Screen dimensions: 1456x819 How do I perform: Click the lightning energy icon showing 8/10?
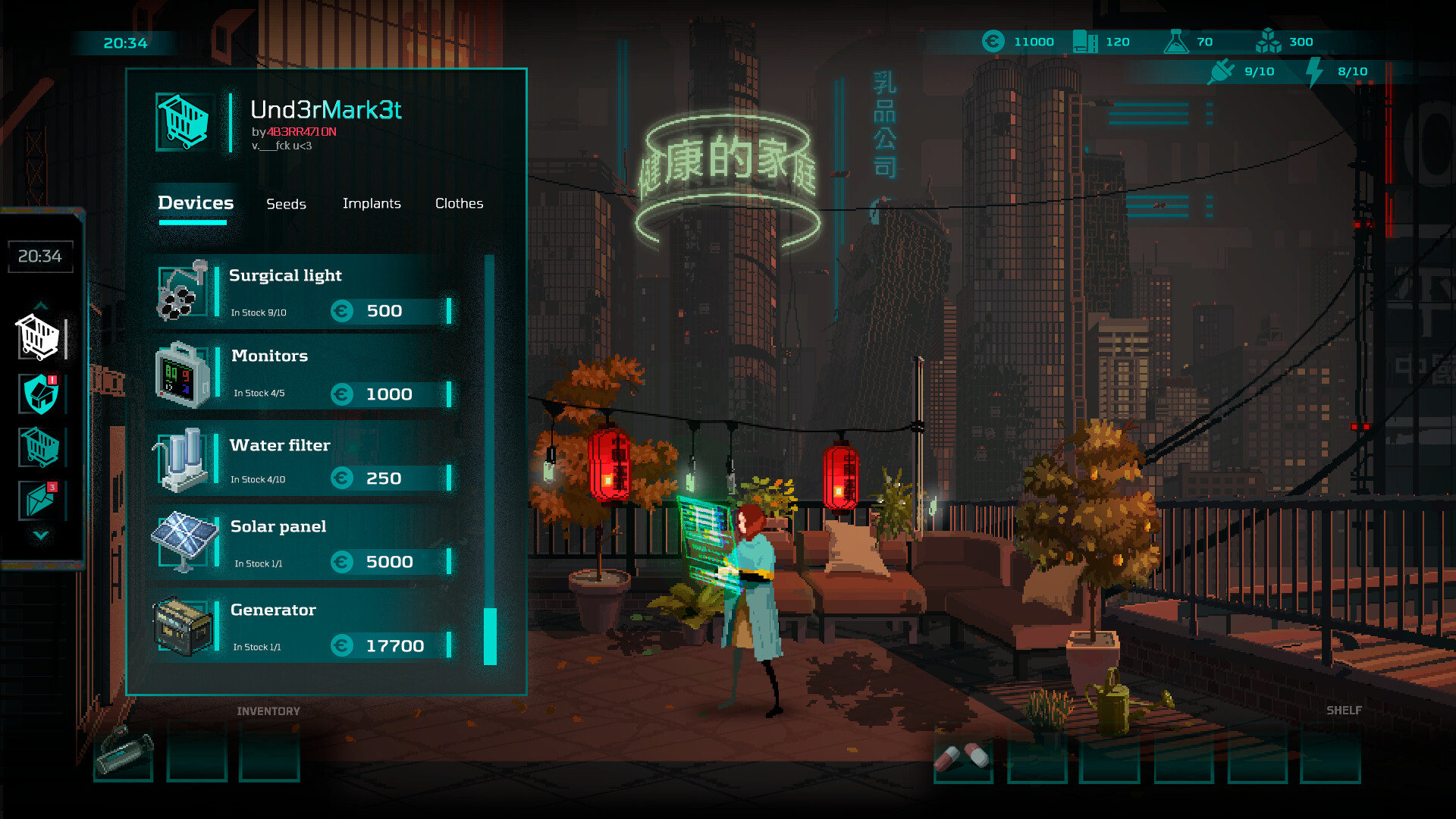(x=1314, y=71)
